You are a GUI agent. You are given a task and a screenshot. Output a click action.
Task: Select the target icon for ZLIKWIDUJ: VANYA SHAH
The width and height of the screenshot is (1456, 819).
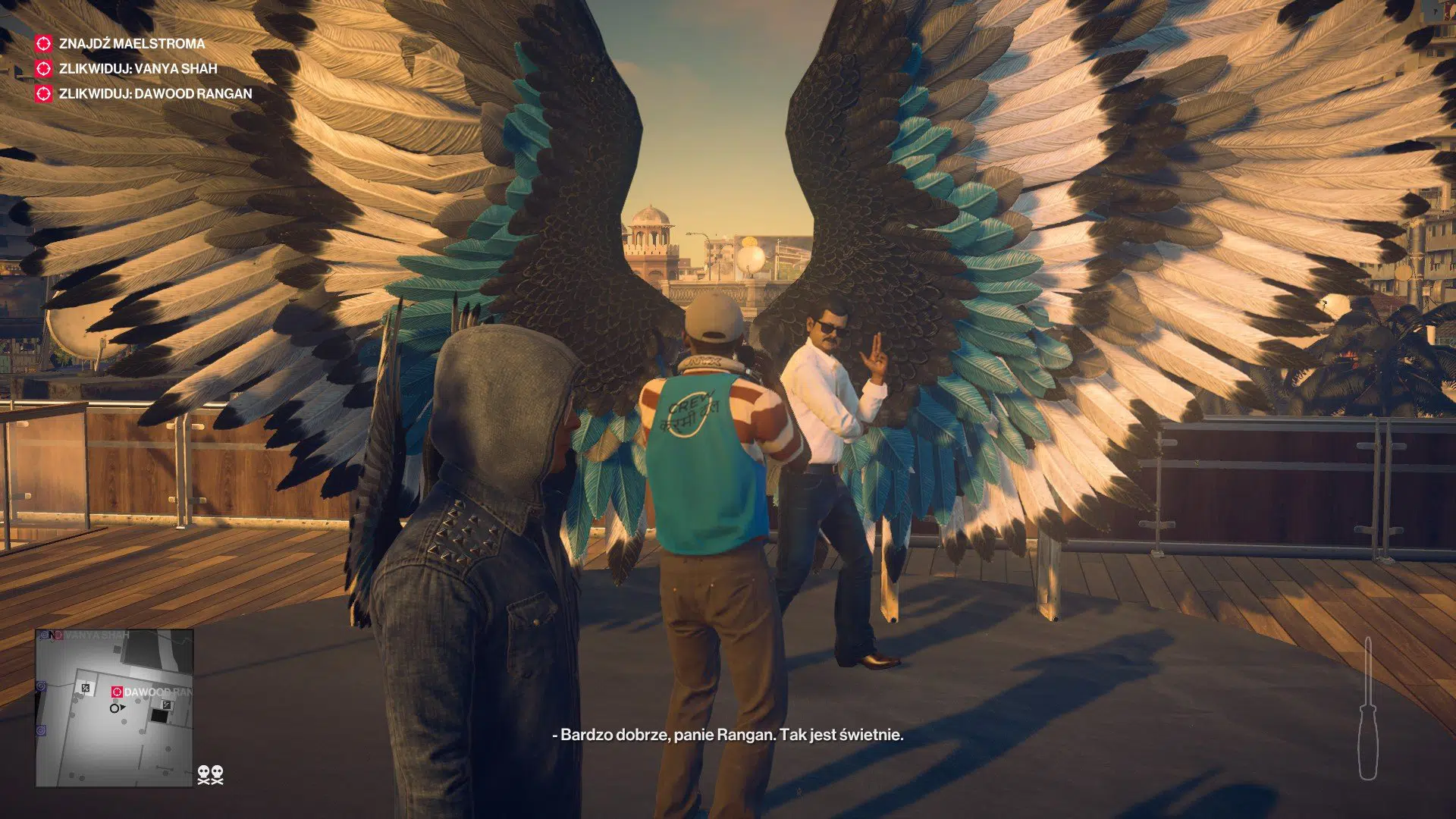point(42,70)
